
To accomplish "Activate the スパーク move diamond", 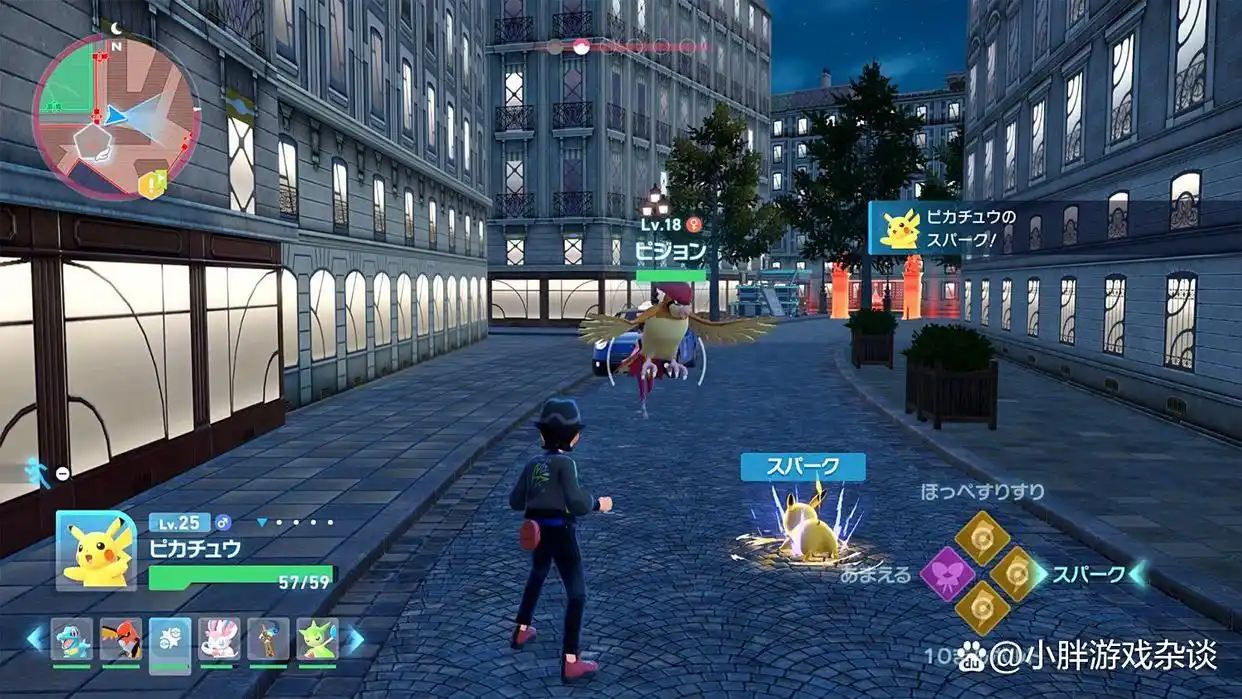I will 1017,574.
